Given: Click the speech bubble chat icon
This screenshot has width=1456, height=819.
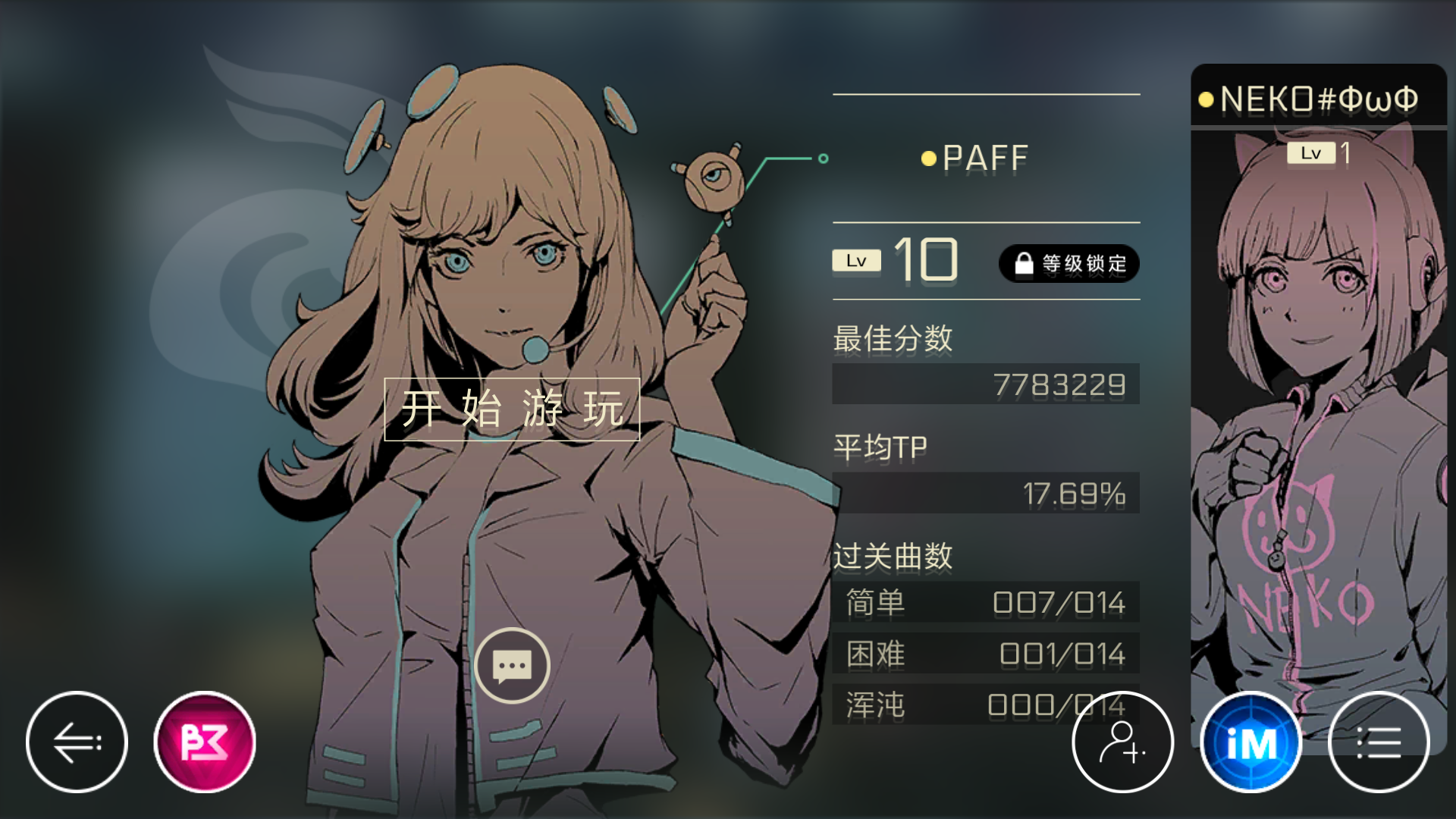Looking at the screenshot, I should 512,666.
